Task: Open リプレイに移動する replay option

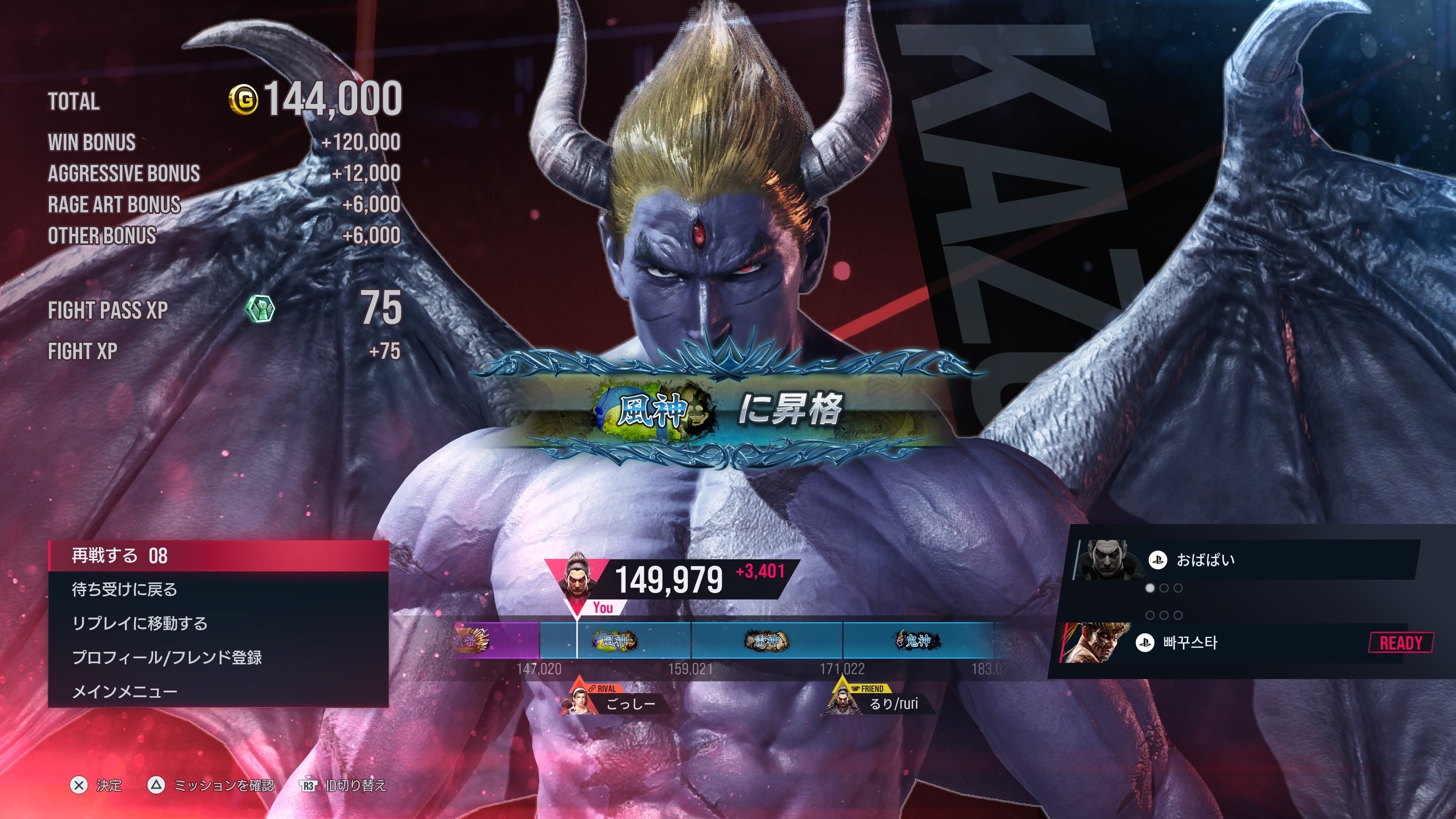Action: click(218, 623)
